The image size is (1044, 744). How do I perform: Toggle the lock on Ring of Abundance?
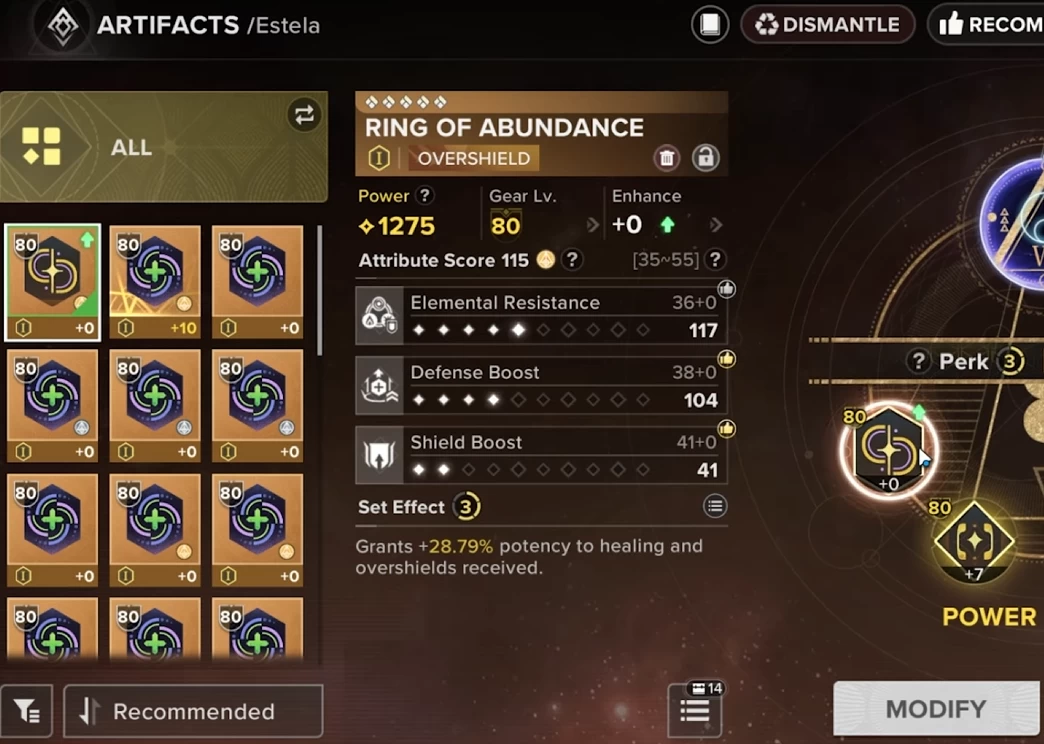pyautogui.click(x=705, y=157)
